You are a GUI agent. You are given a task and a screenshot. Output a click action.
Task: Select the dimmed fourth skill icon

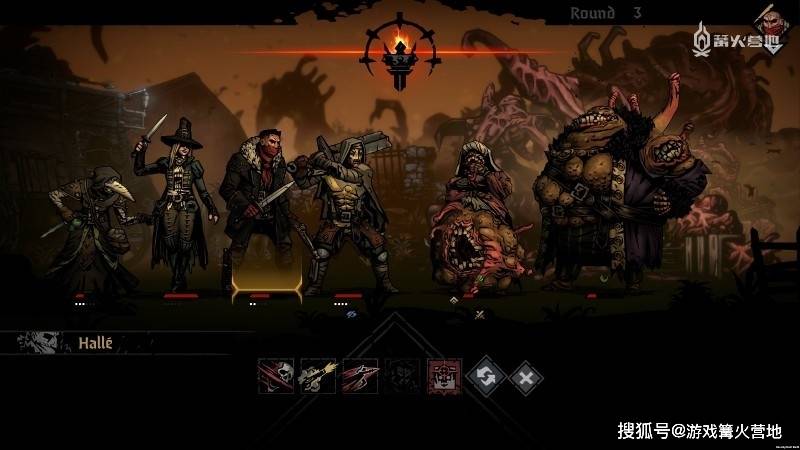[x=402, y=377]
